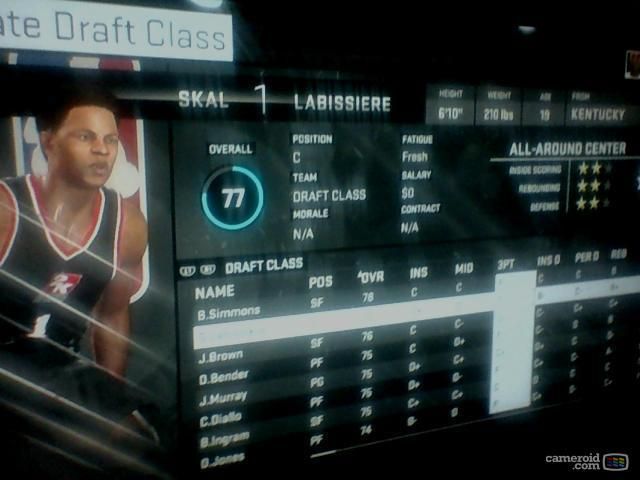640x480 pixels.
Task: Sort the list by OVR column
Action: (x=371, y=276)
